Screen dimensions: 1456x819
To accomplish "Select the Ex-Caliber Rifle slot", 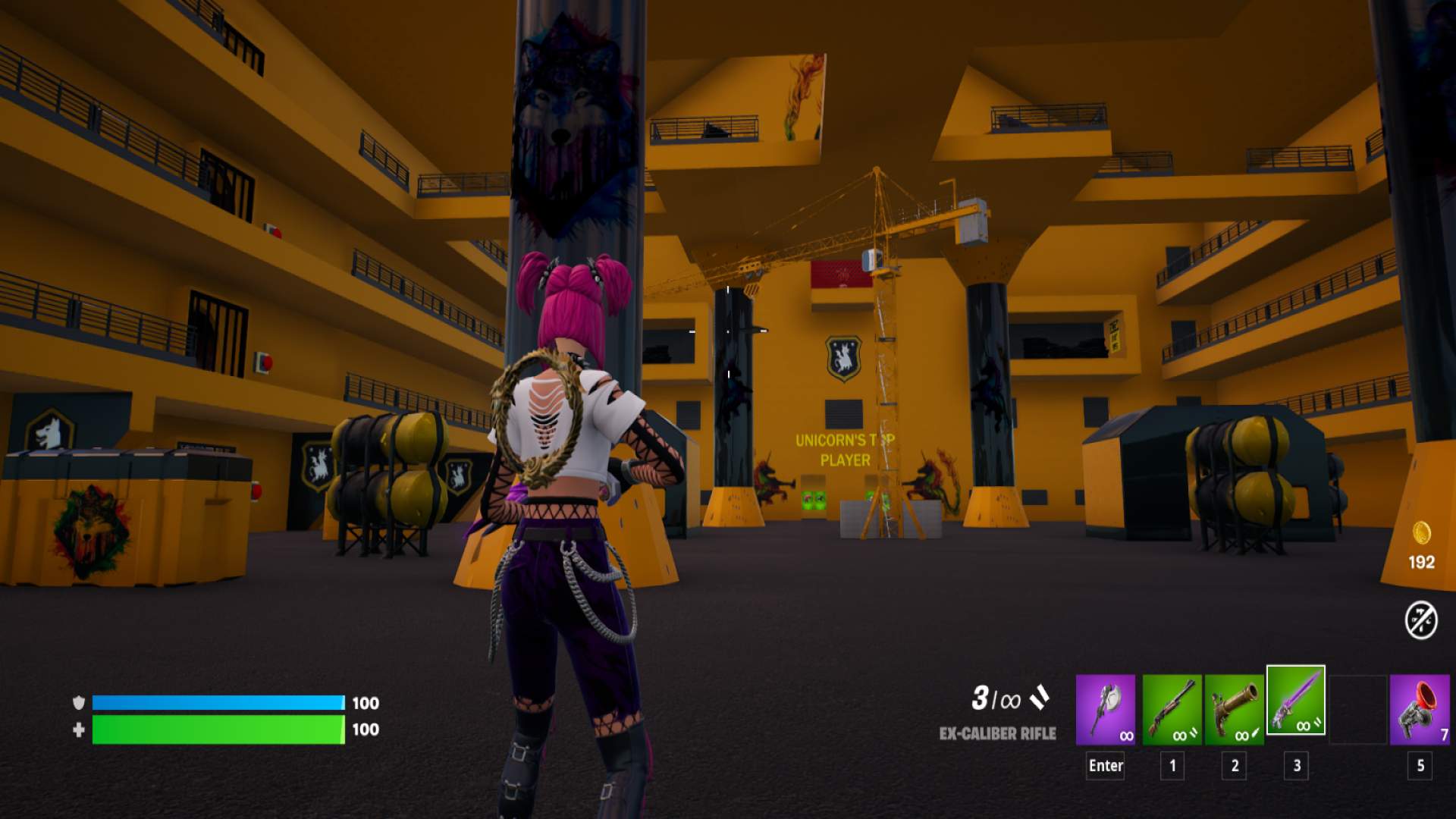I will tap(1296, 701).
